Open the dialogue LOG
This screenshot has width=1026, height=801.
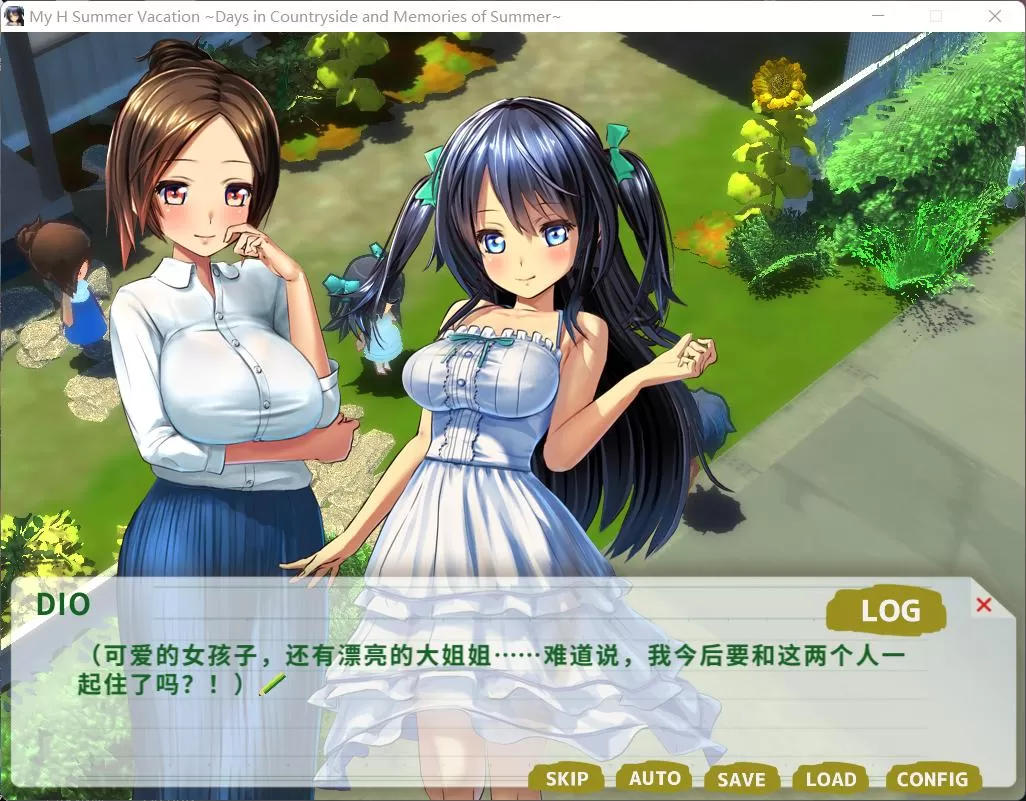point(889,609)
